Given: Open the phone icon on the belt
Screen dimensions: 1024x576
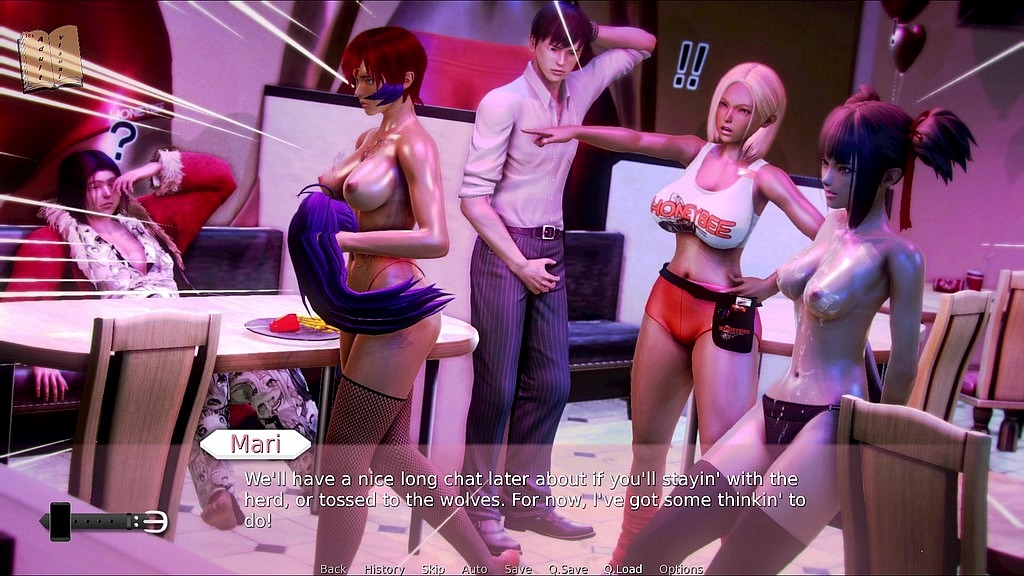Looking at the screenshot, I should point(60,521).
